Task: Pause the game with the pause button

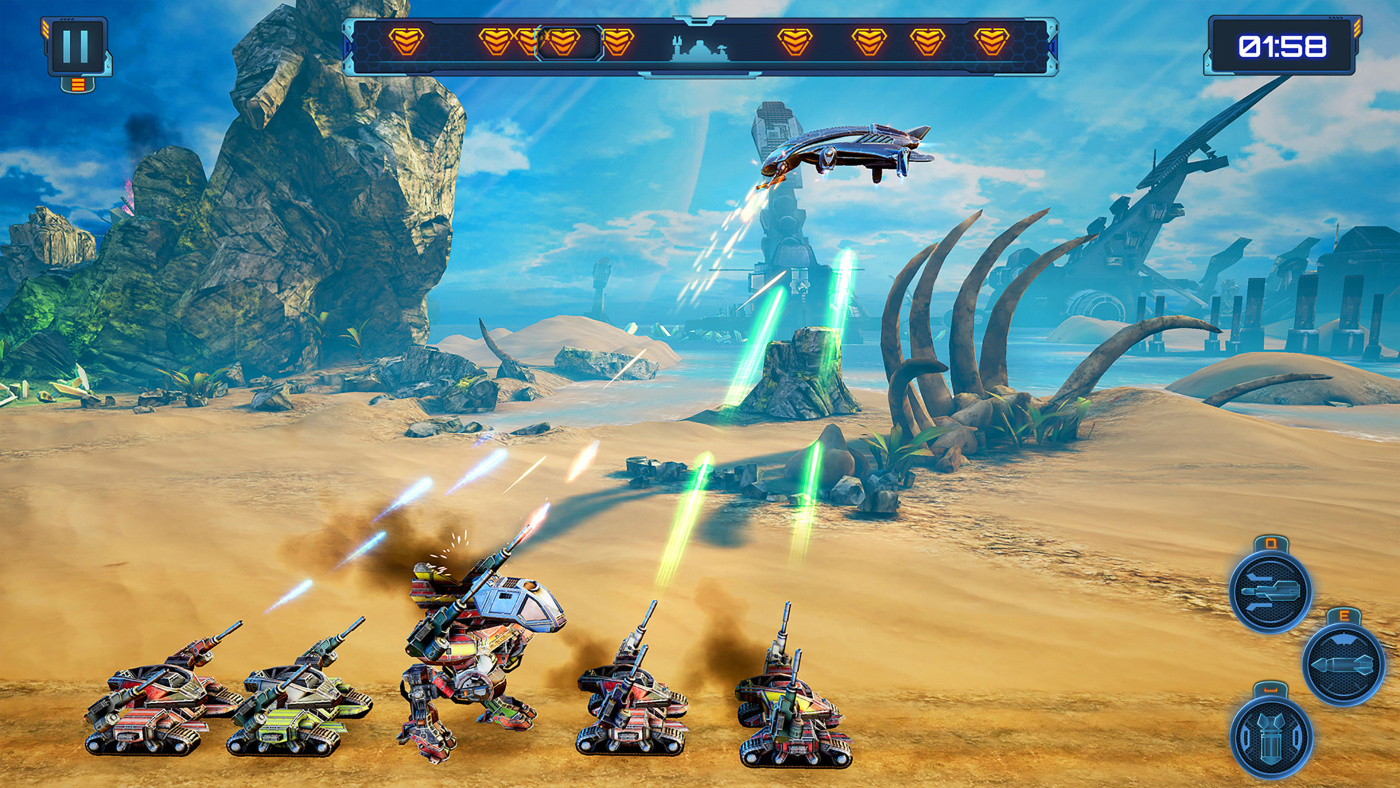Action: (76, 46)
